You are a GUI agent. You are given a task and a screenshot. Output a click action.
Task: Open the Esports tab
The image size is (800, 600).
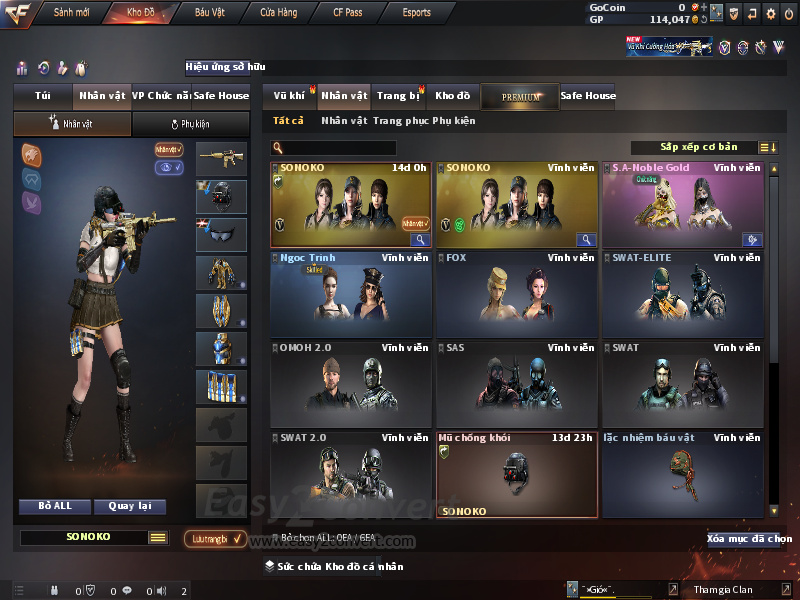click(416, 12)
